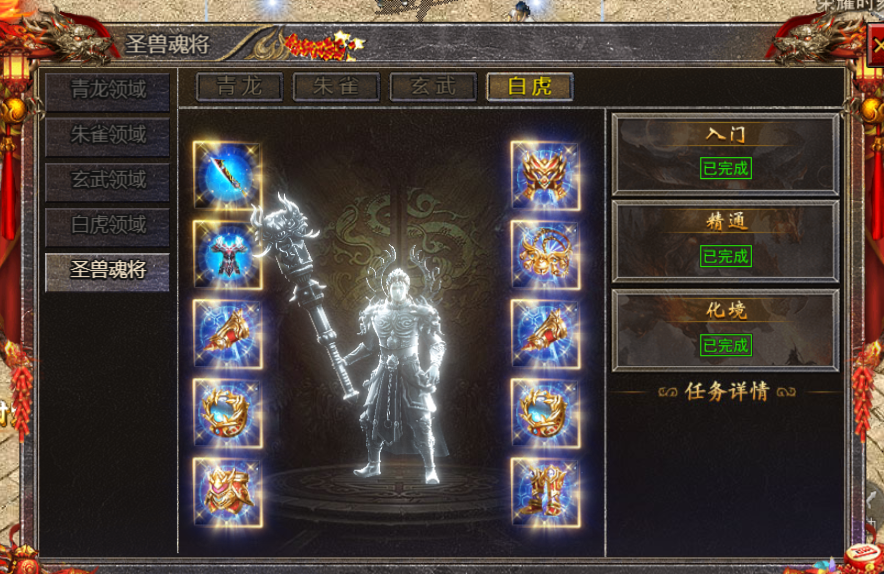
Task: Click the dark chest armor slot
Action: [x=227, y=254]
